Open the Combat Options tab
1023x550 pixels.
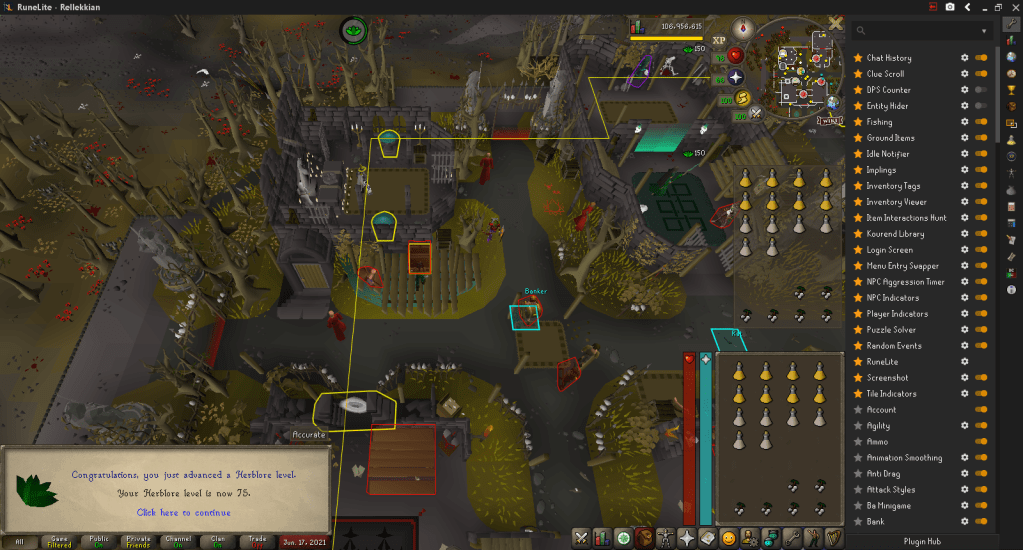click(580, 538)
